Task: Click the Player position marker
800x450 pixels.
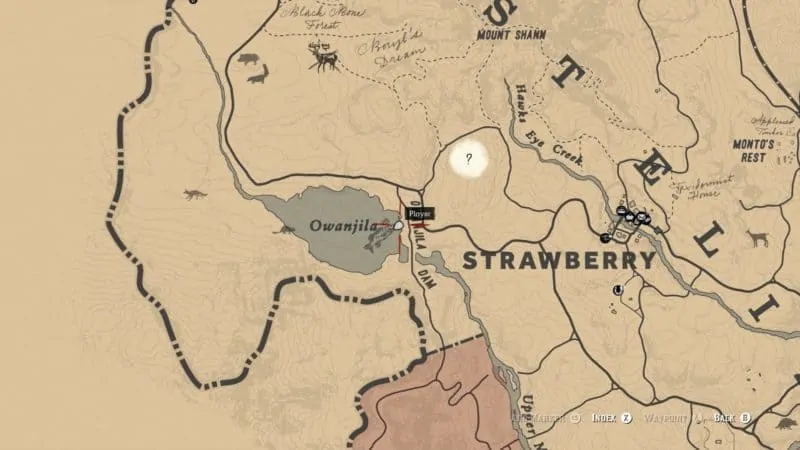Action: 399,226
